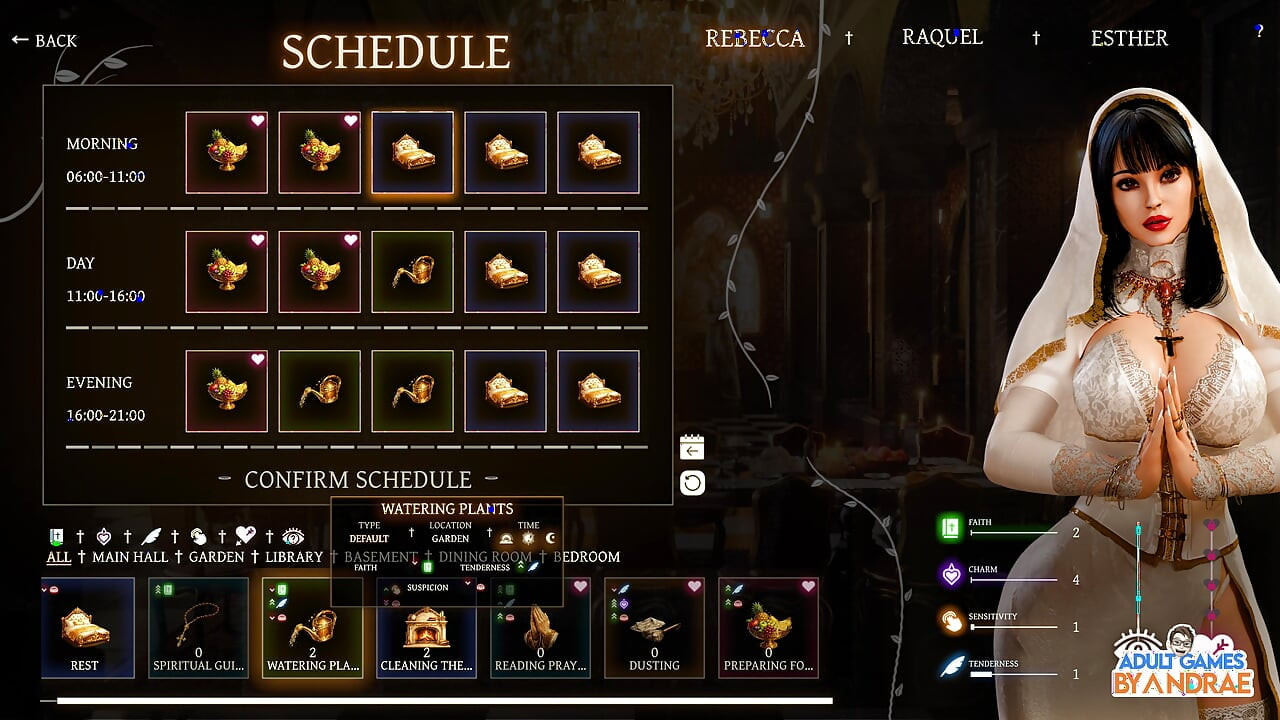Click the circular reset schedule icon
The width and height of the screenshot is (1280, 720).
pyautogui.click(x=692, y=484)
